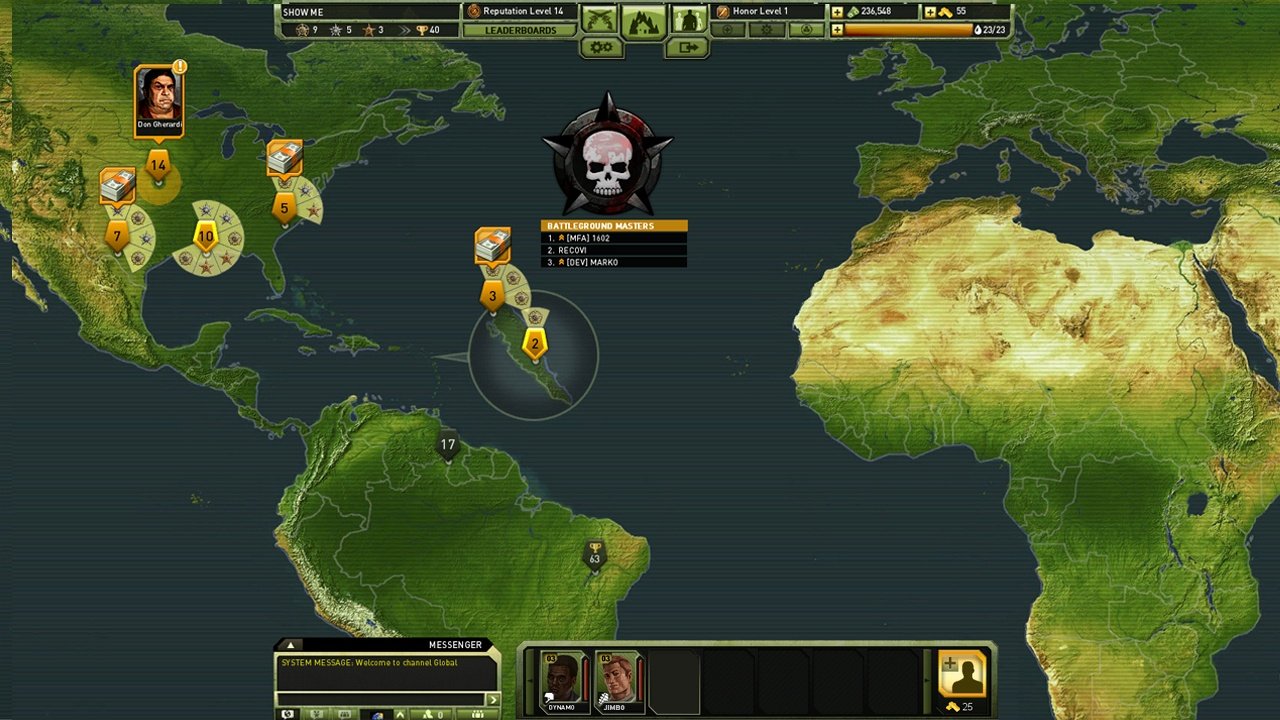Image resolution: width=1280 pixels, height=720 pixels.
Task: Toggle the globe chat channel icon
Action: tap(375, 714)
